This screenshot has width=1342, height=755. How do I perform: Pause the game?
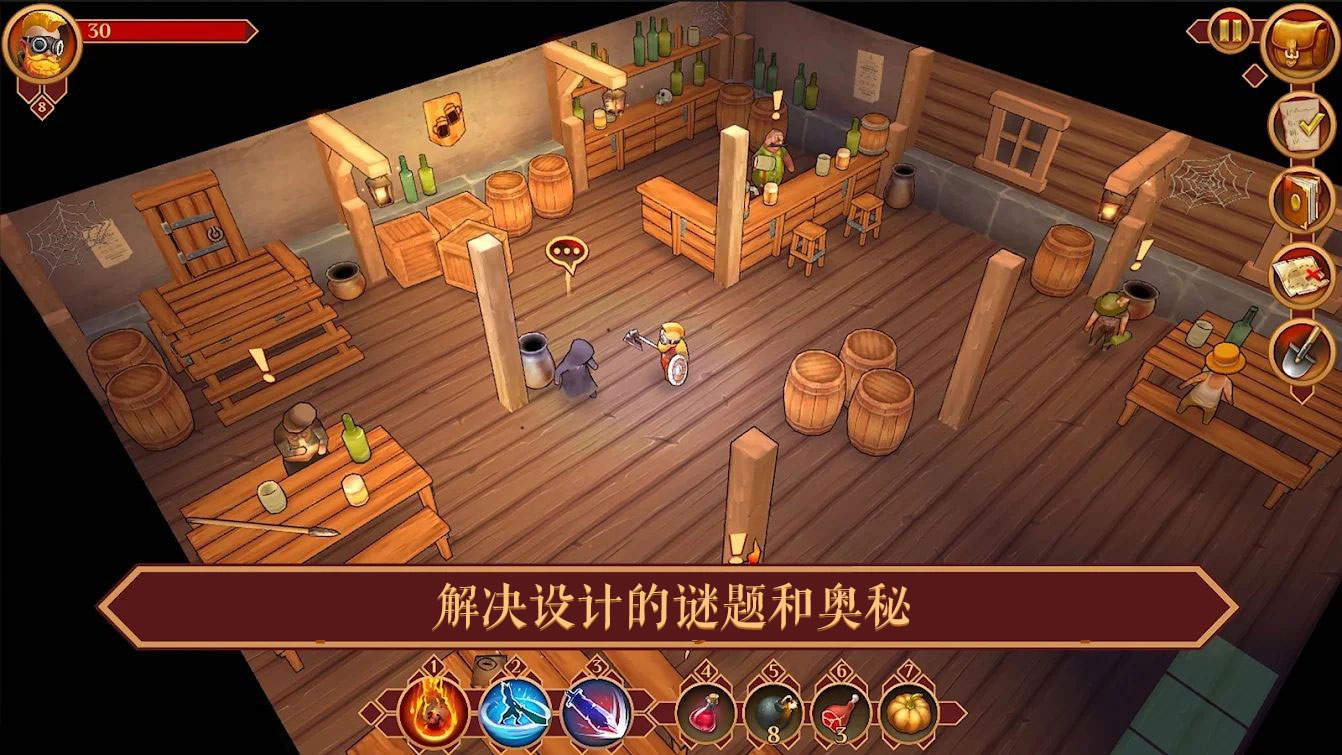click(1229, 31)
